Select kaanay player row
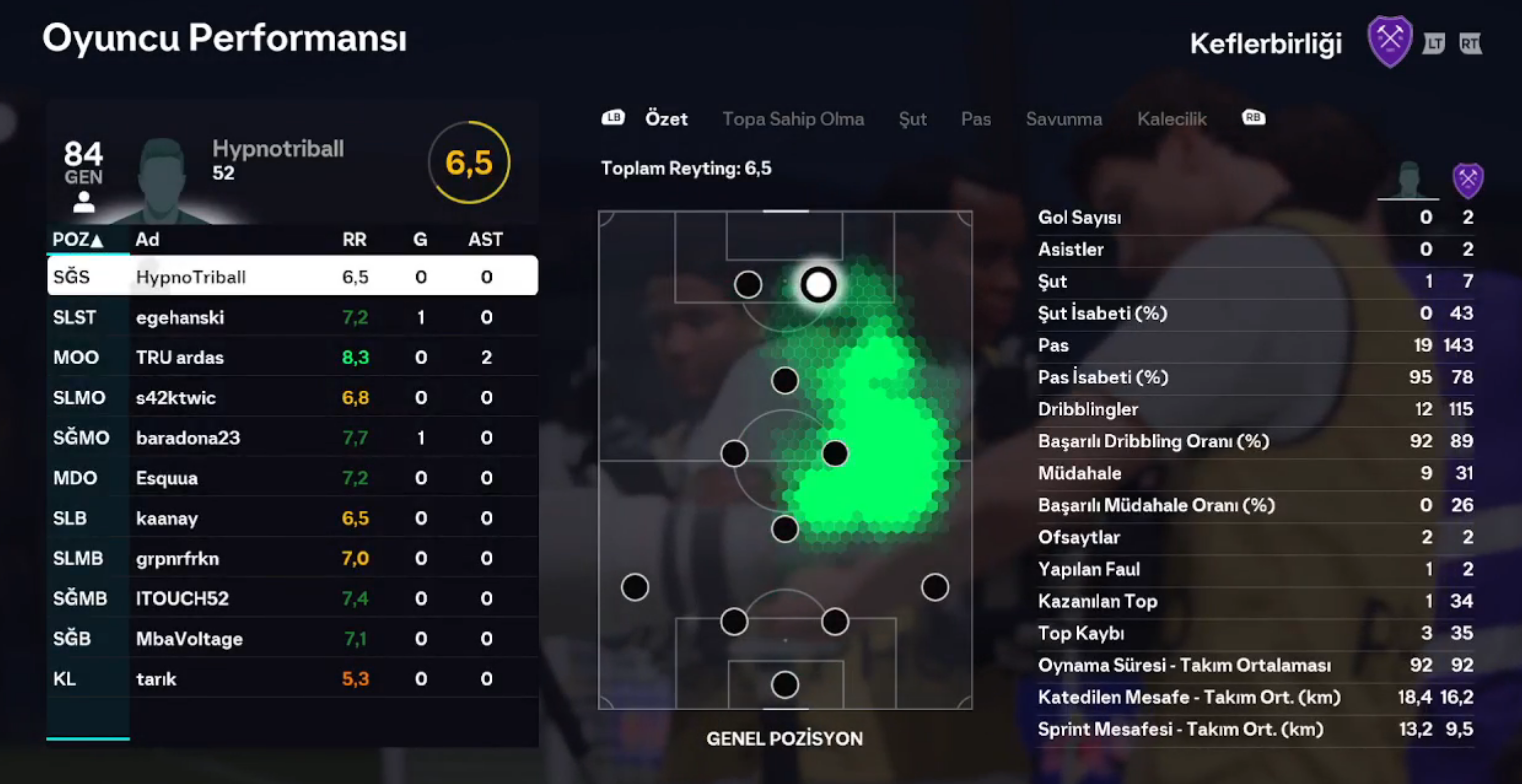 (x=292, y=519)
